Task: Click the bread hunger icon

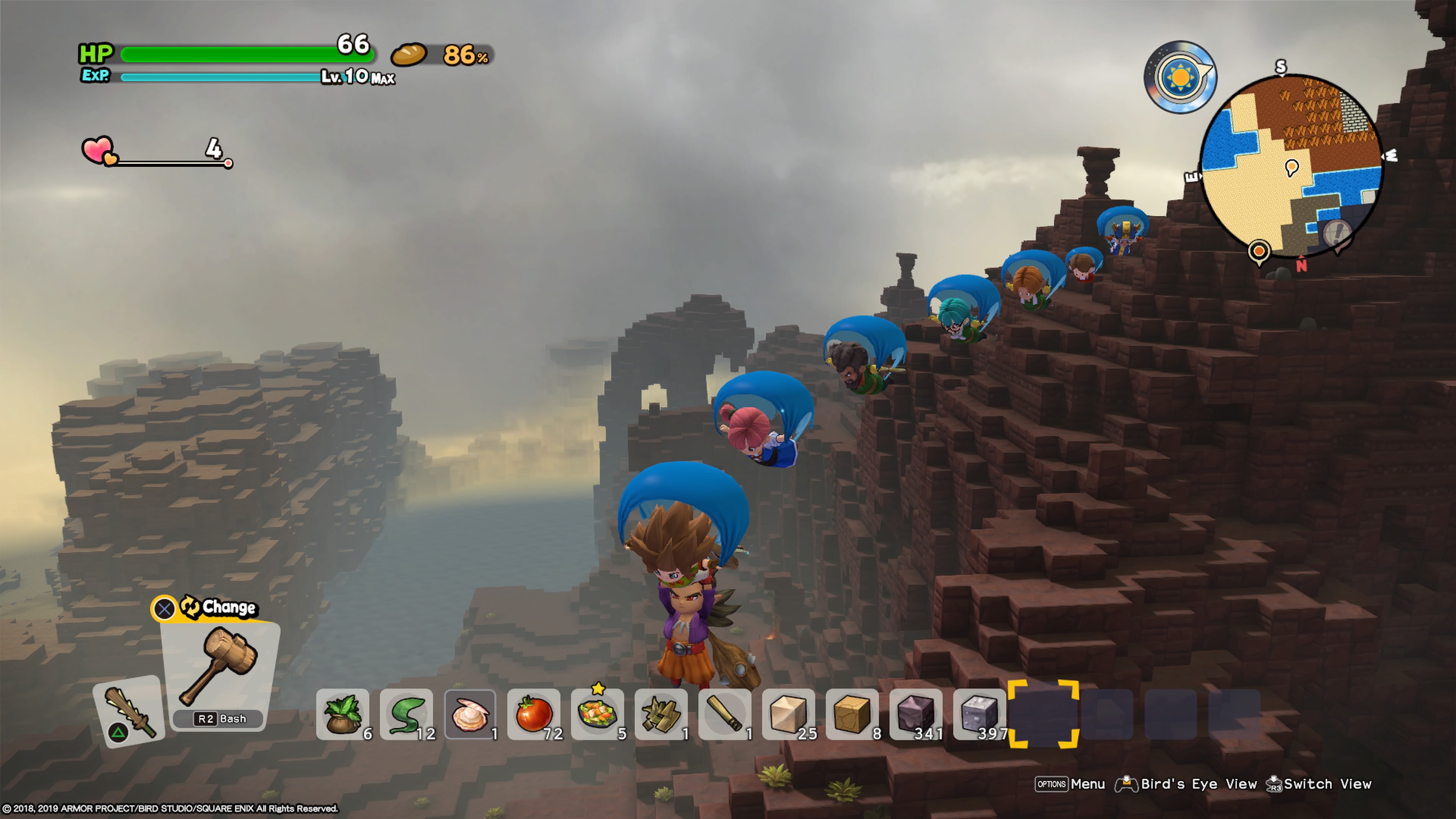Action: (409, 55)
